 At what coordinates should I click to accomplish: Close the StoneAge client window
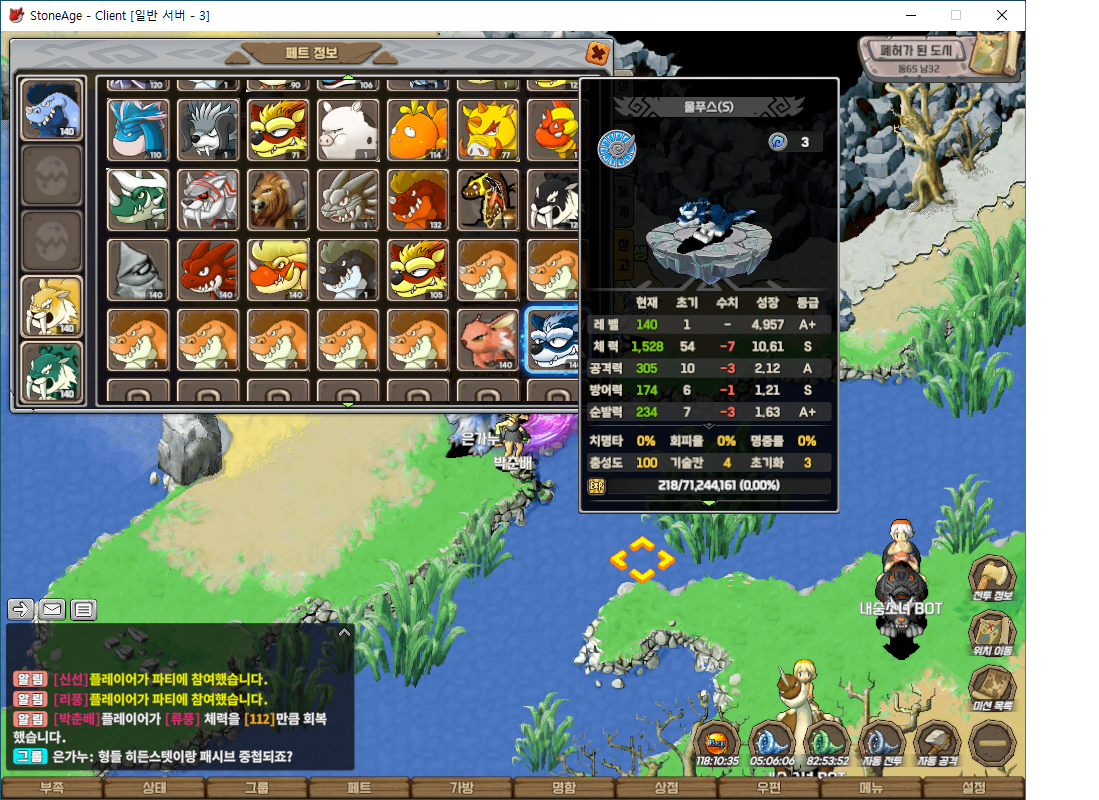pos(1002,15)
